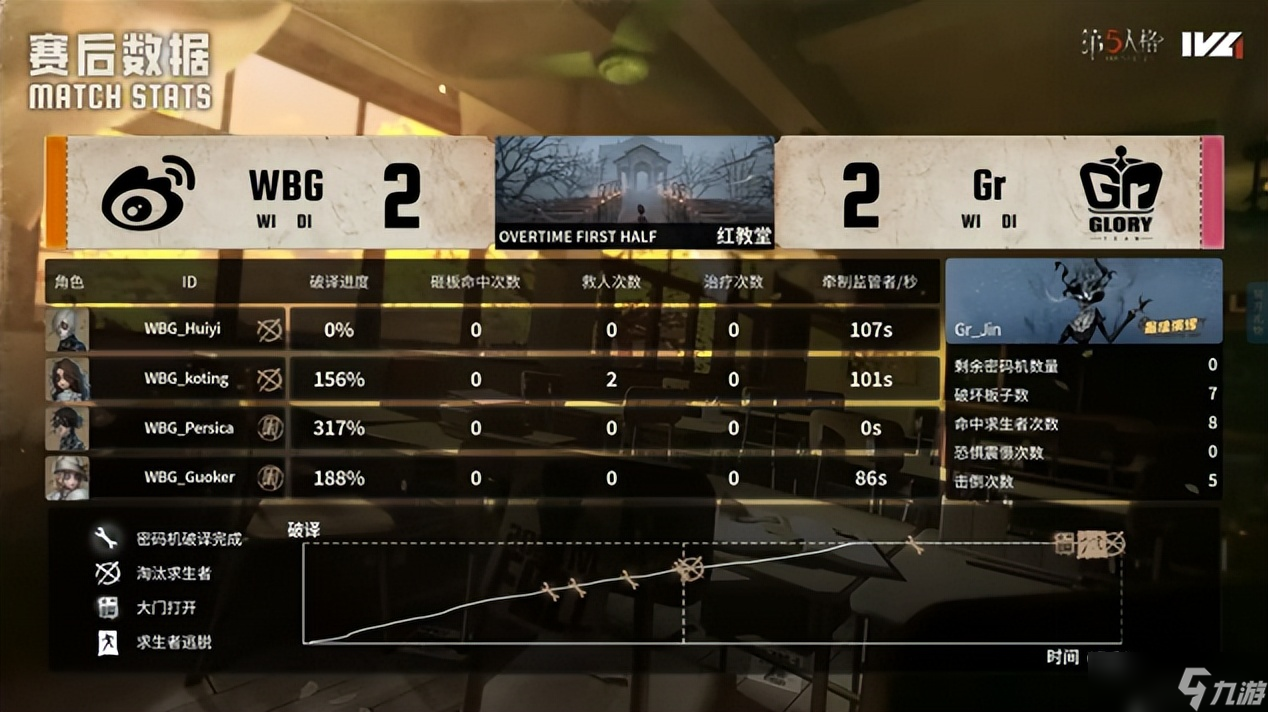
Task: Click the WBG team eye logo
Action: pos(148,192)
